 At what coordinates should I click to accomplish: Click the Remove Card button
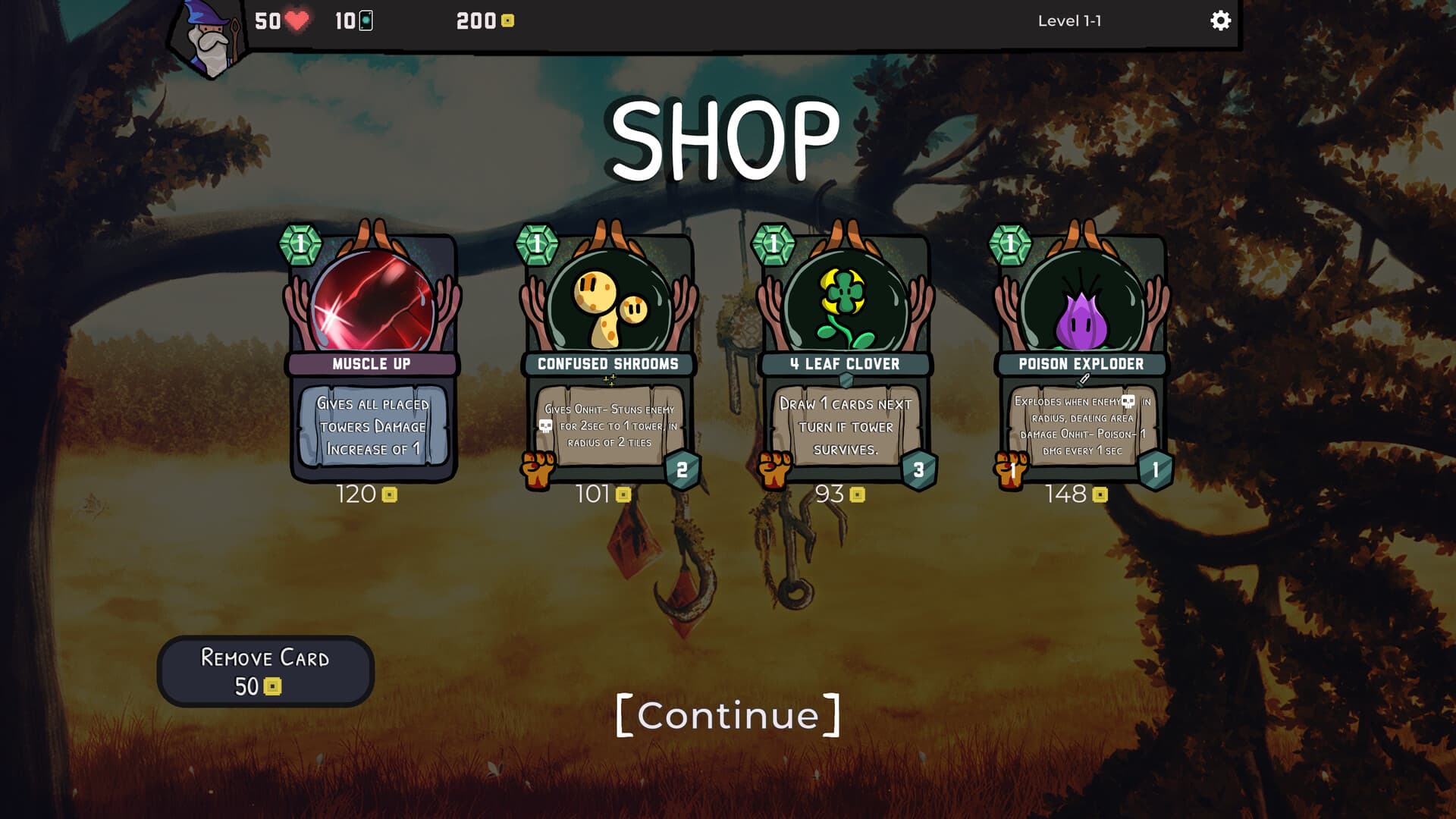click(x=265, y=671)
